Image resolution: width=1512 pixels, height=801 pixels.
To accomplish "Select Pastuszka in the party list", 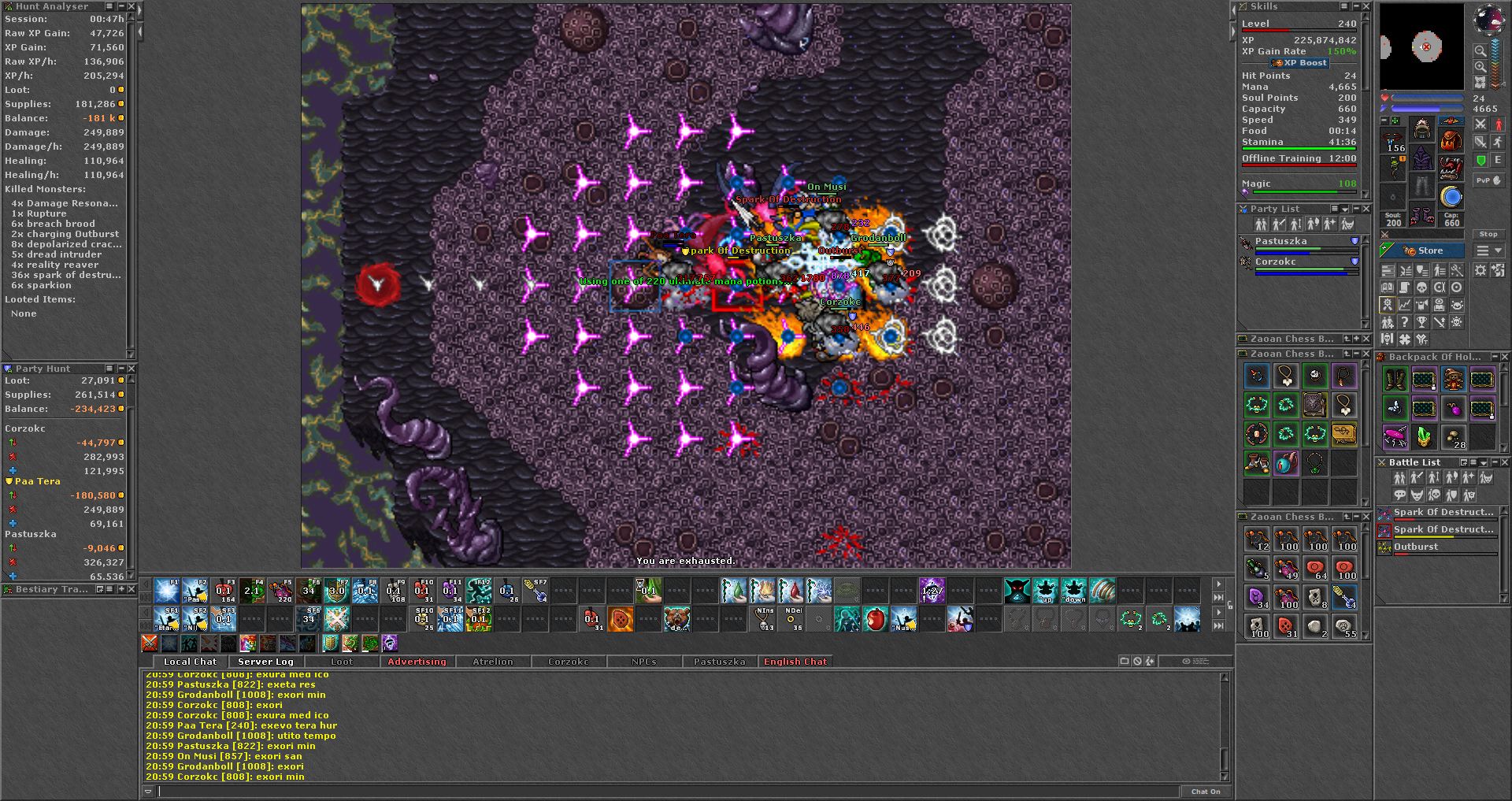I will tap(1280, 241).
